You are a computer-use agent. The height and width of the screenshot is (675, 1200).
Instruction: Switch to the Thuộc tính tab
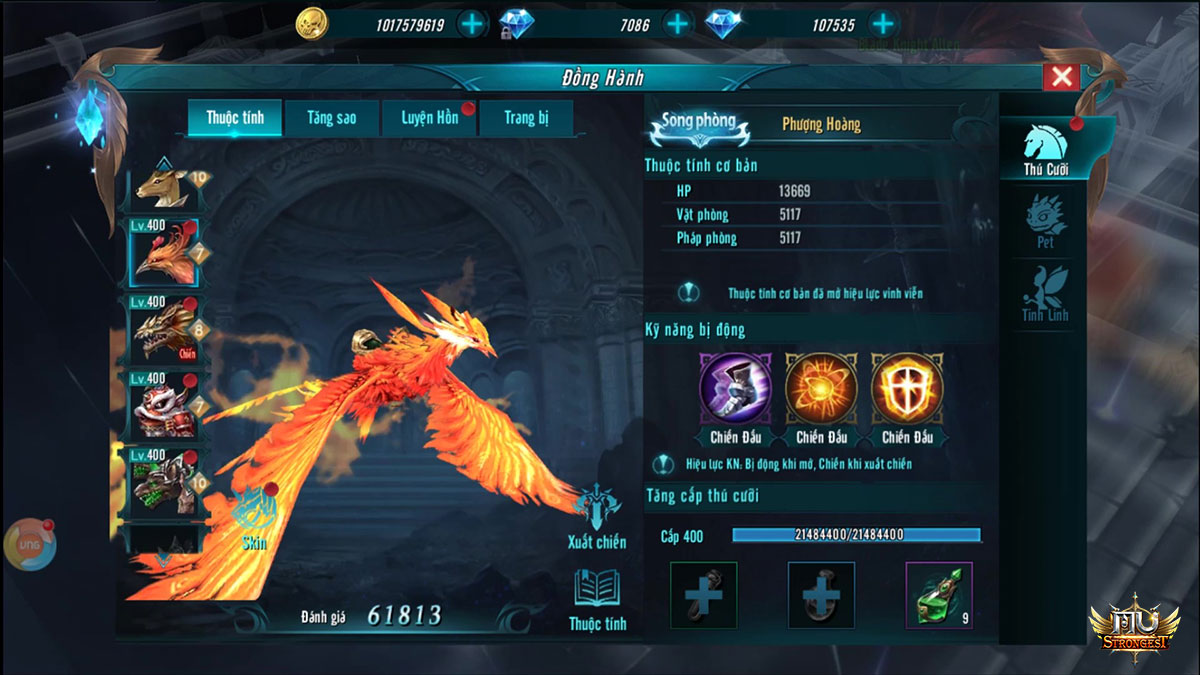click(235, 118)
